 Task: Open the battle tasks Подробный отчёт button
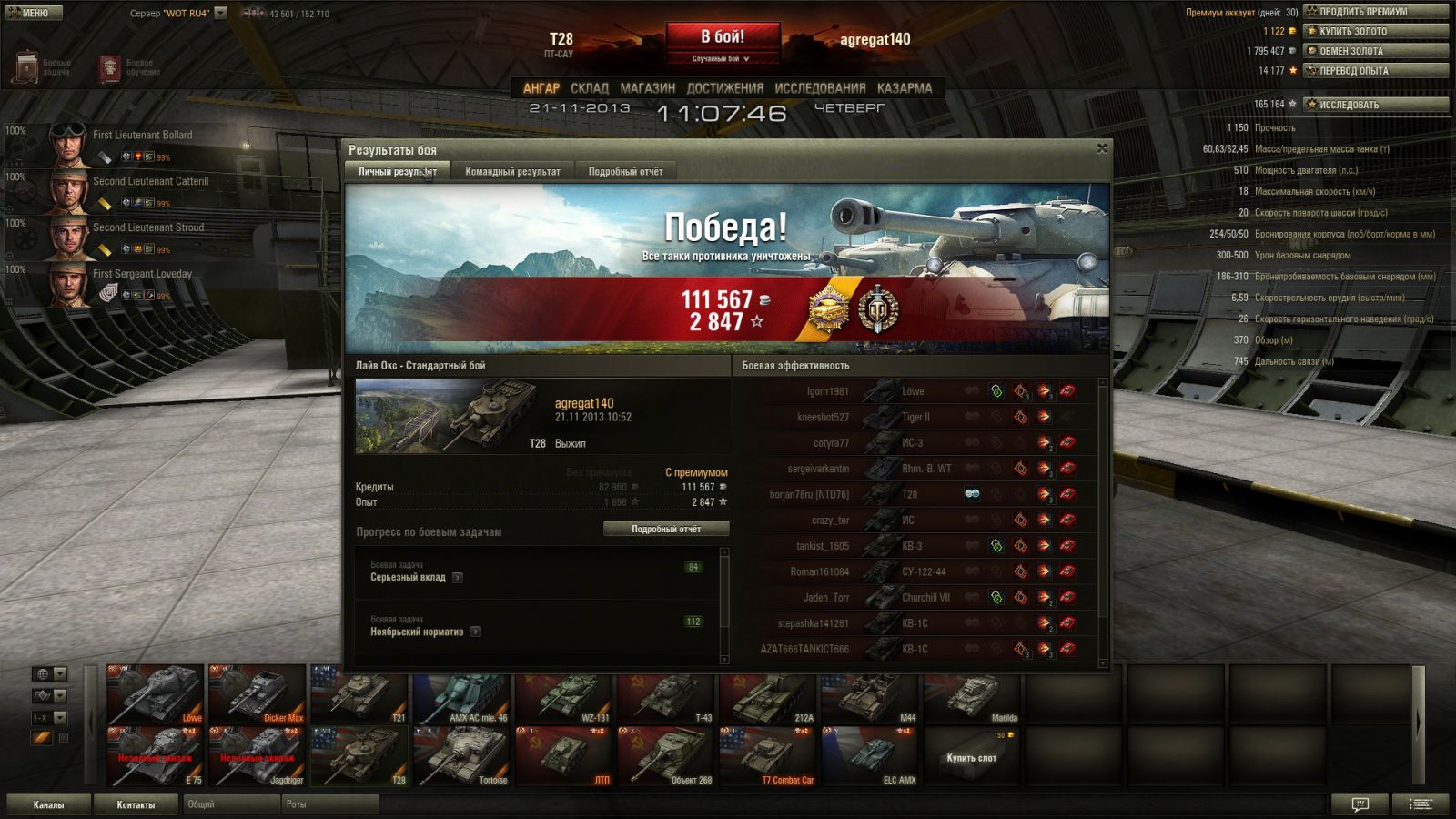click(x=666, y=529)
